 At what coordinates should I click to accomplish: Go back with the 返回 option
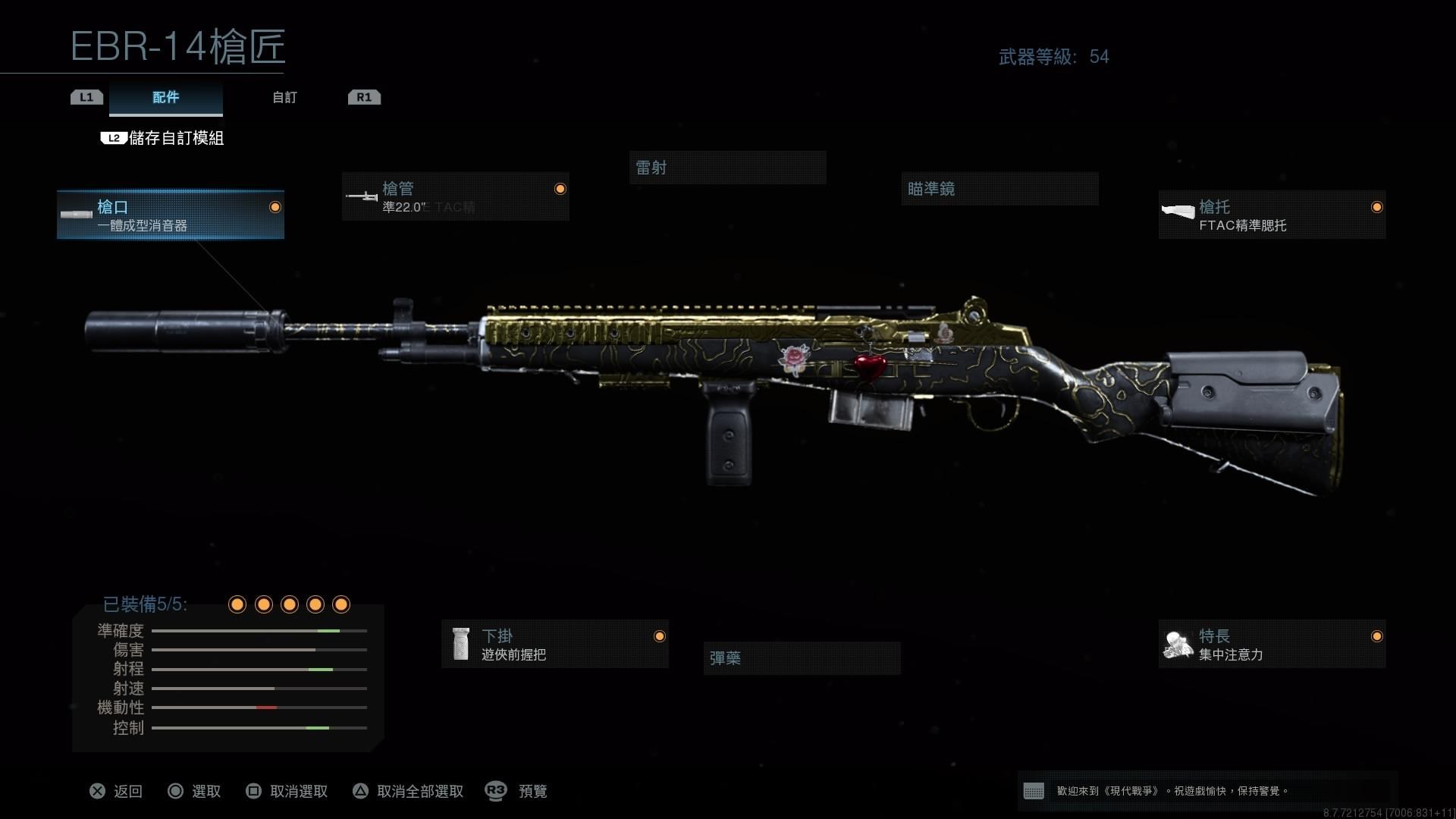point(116,792)
